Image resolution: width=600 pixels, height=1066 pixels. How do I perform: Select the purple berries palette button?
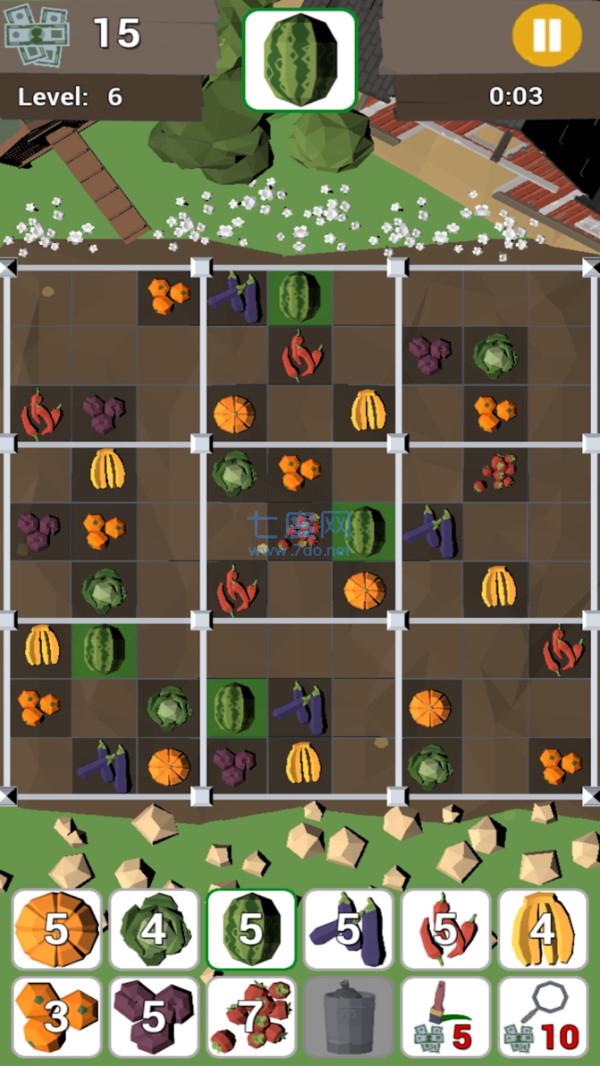pos(154,1017)
